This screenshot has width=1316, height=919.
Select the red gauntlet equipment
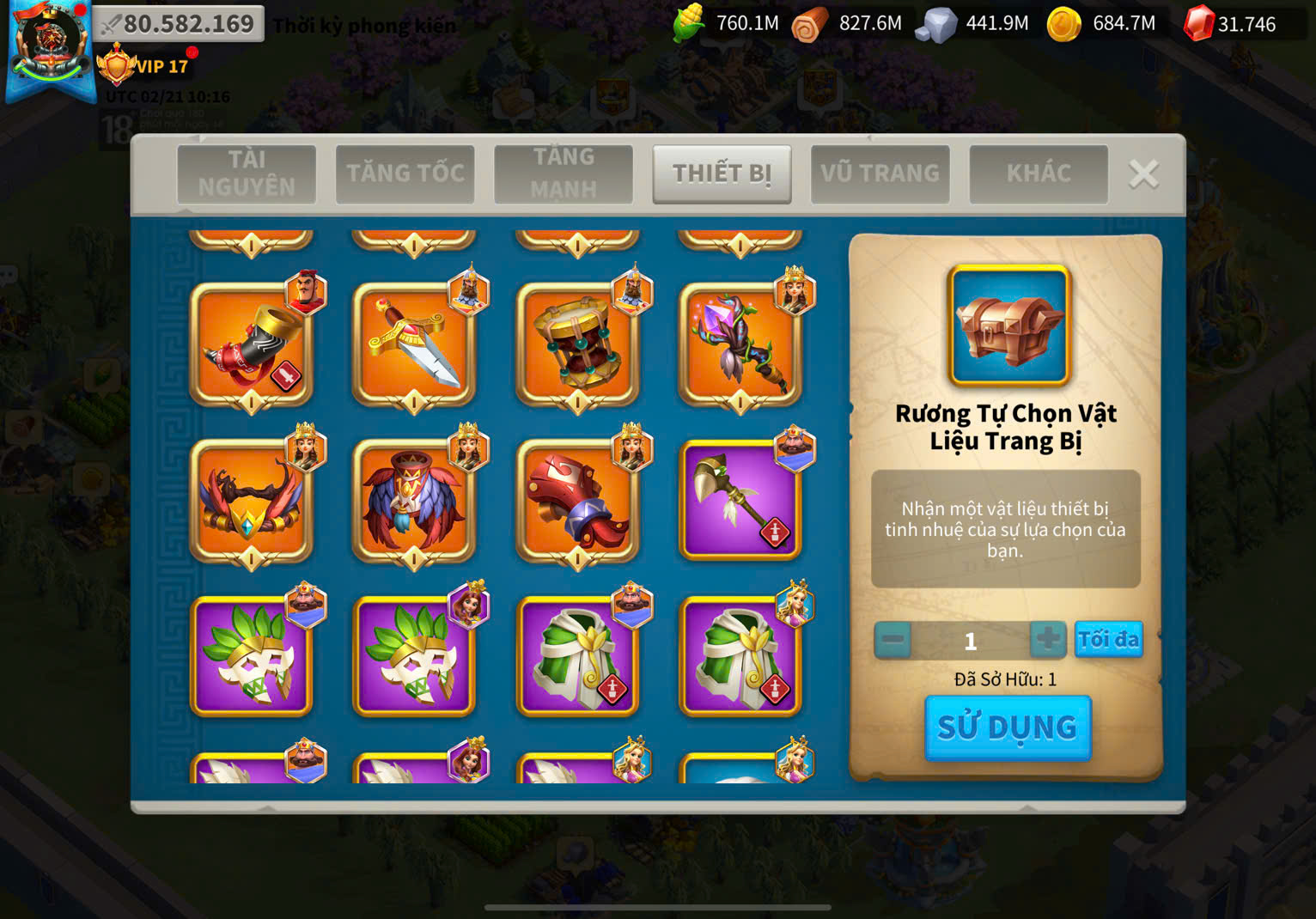tap(577, 502)
